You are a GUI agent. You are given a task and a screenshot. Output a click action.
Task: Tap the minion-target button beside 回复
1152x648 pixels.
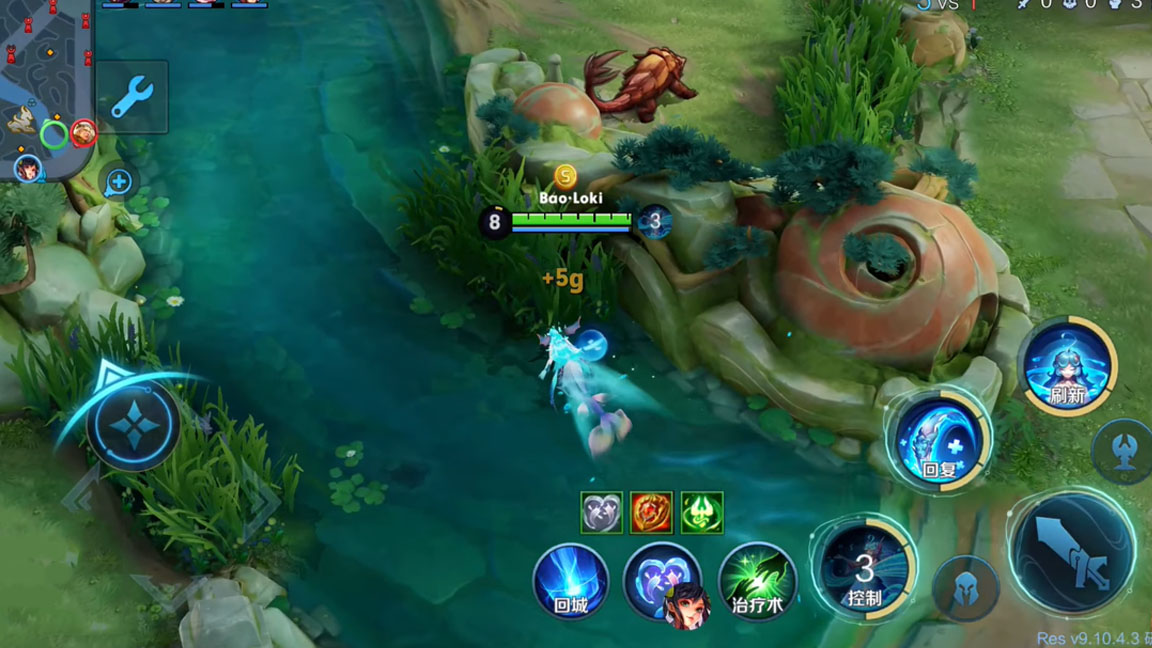tap(1123, 452)
